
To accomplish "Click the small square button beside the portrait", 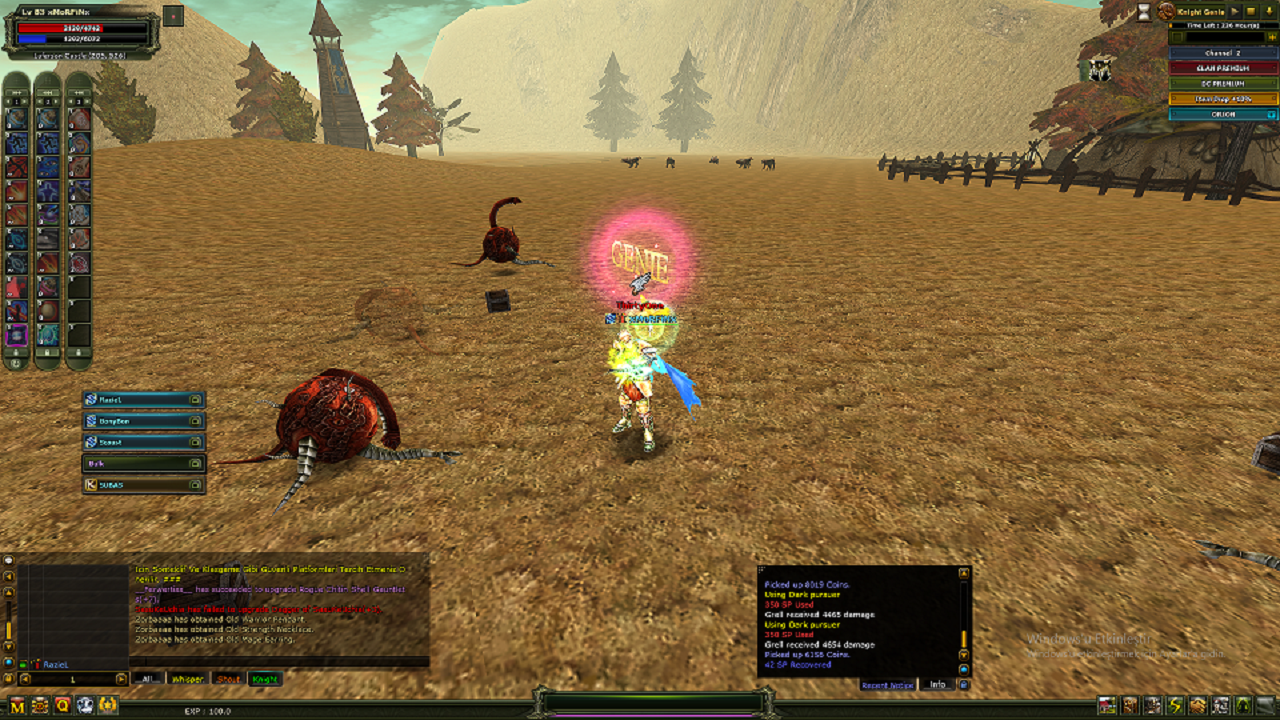I will pos(173,16).
